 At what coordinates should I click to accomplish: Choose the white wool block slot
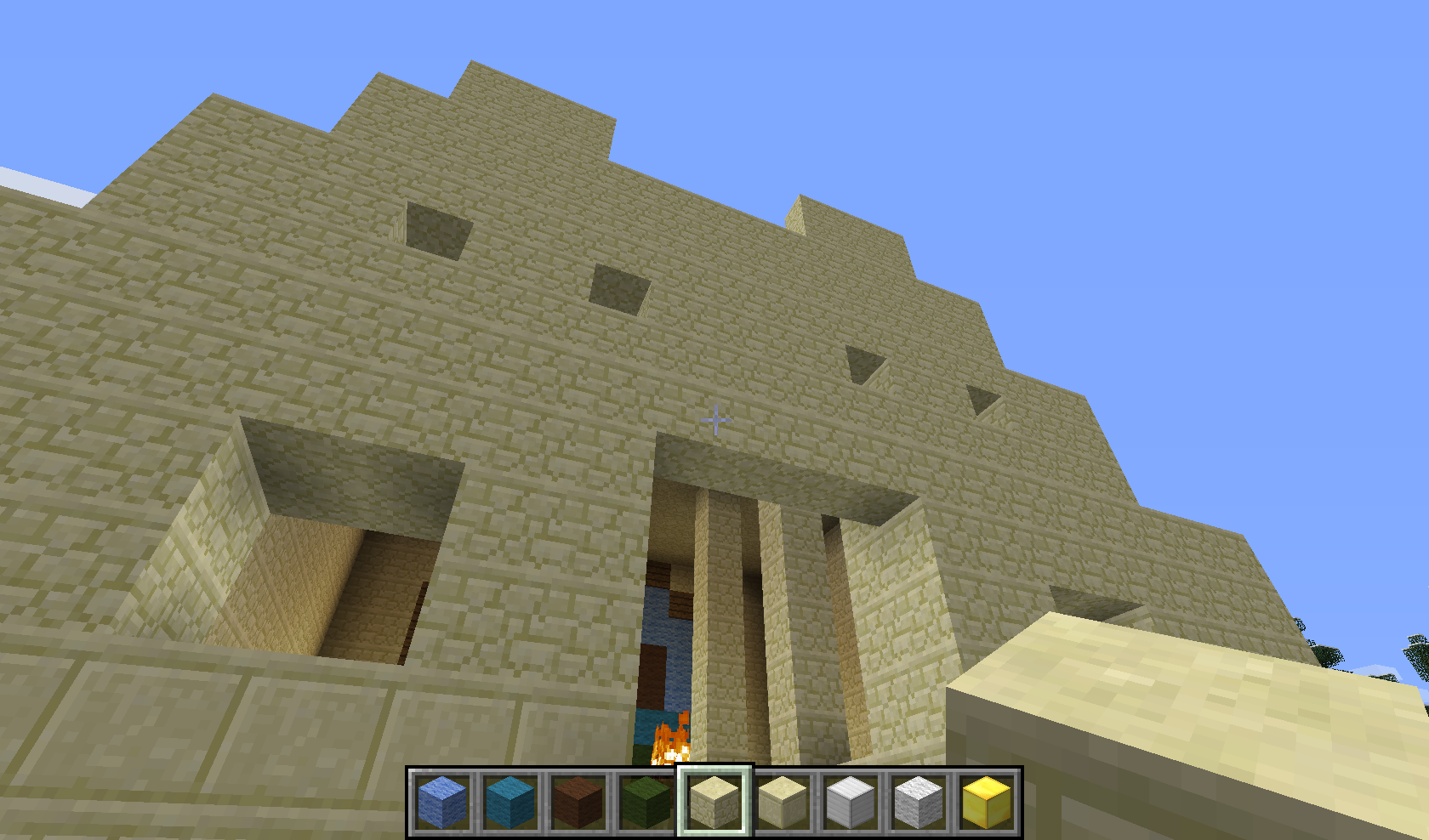[919, 802]
